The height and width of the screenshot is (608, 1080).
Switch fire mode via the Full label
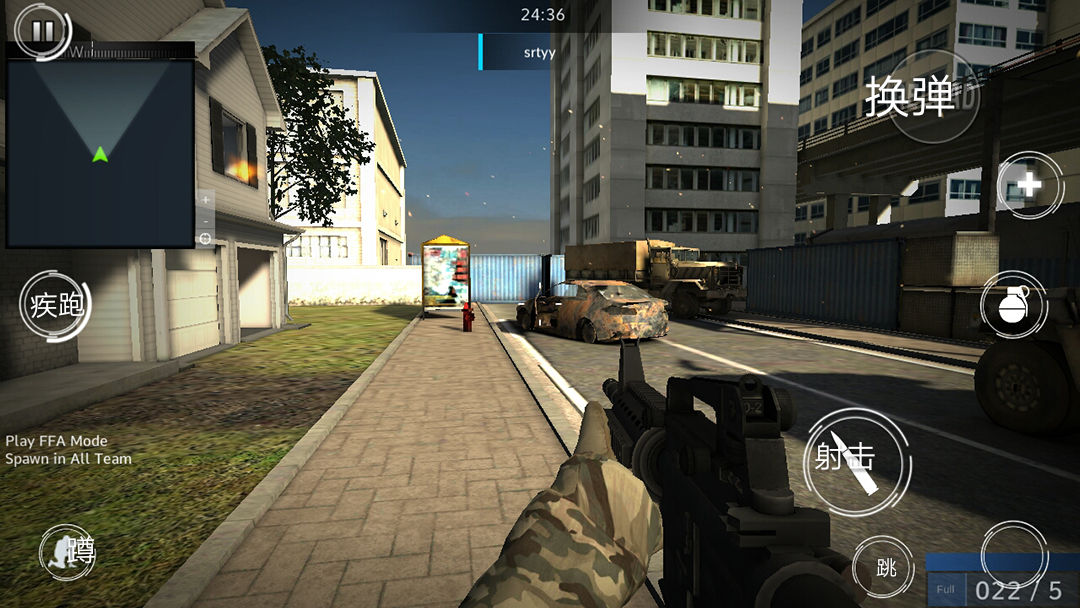click(945, 590)
